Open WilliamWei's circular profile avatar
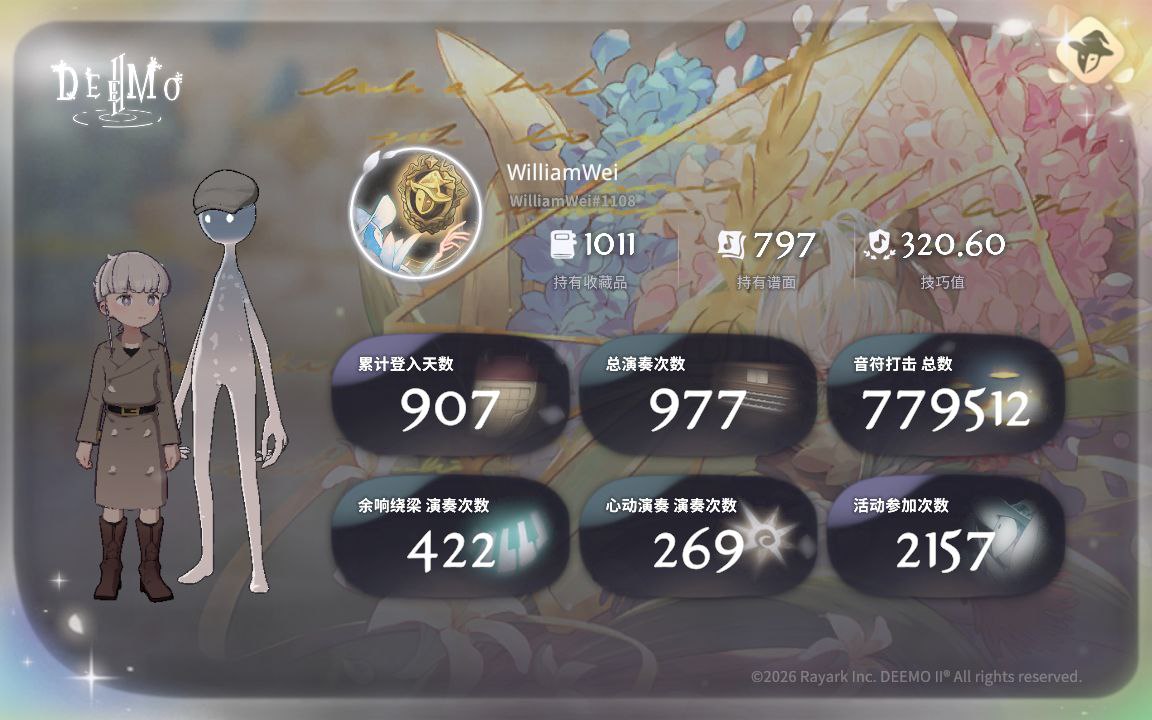1152x720 pixels. 415,213
